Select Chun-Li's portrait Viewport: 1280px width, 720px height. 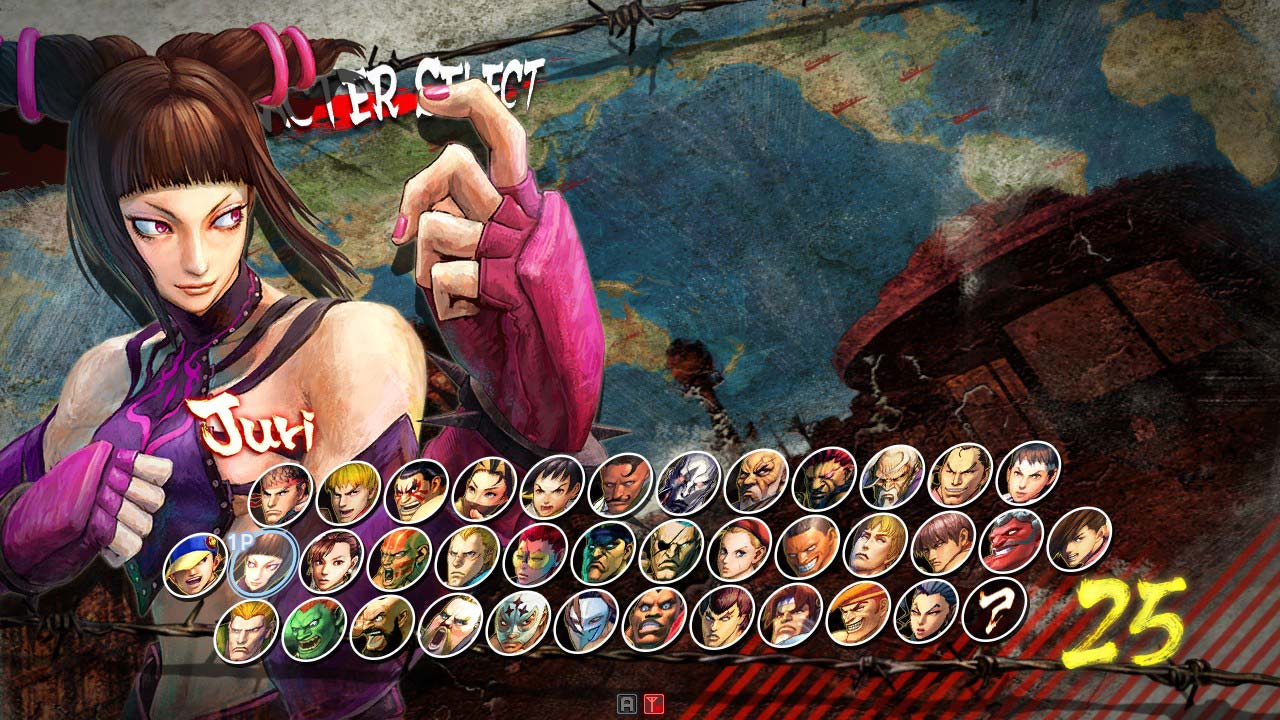click(x=331, y=560)
